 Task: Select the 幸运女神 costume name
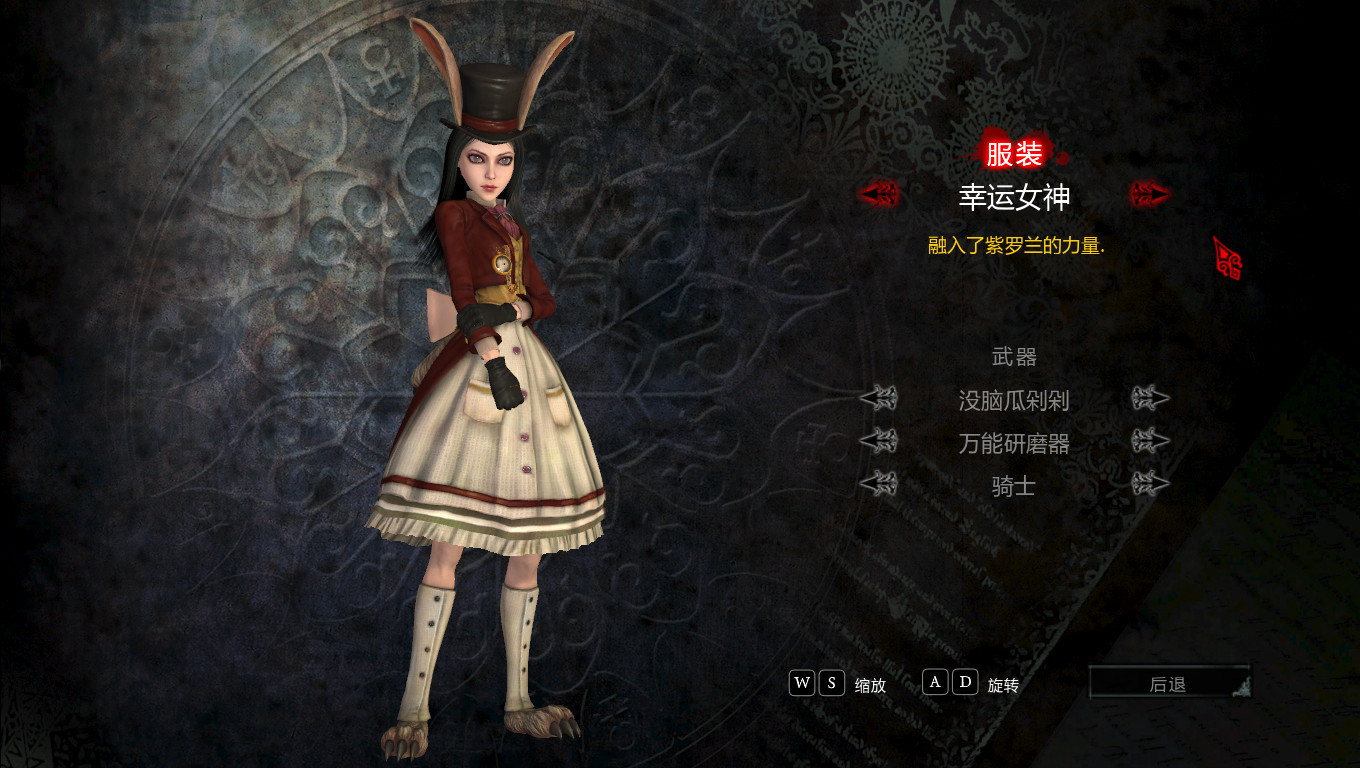tap(1014, 197)
